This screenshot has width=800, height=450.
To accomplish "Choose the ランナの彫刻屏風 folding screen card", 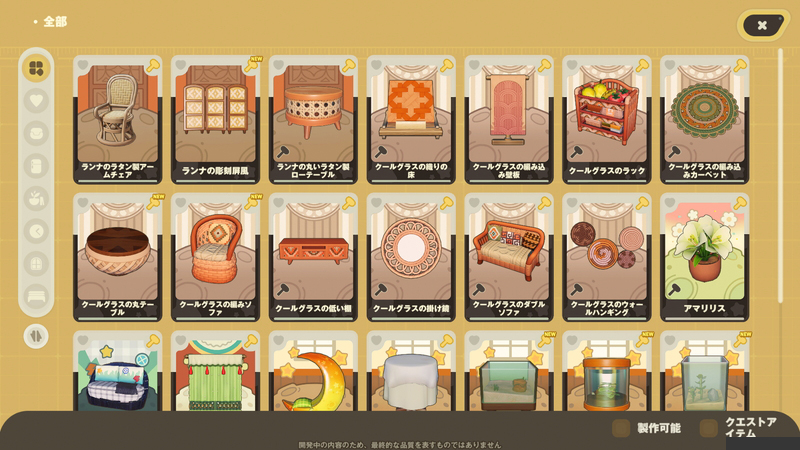I will coord(216,118).
